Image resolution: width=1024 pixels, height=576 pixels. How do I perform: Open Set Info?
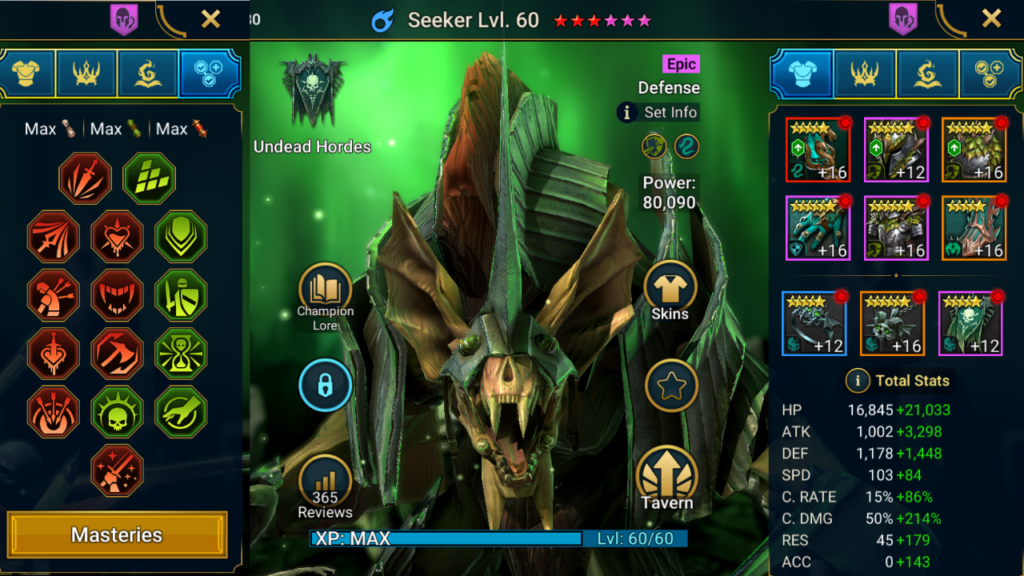657,113
